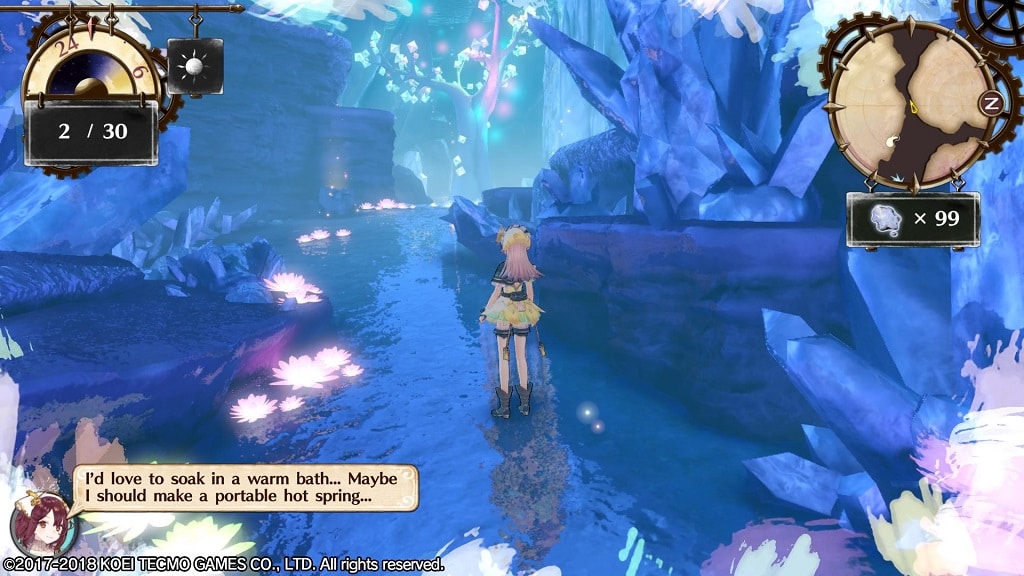Click the sunny weather icon
The height and width of the screenshot is (576, 1024).
point(195,66)
